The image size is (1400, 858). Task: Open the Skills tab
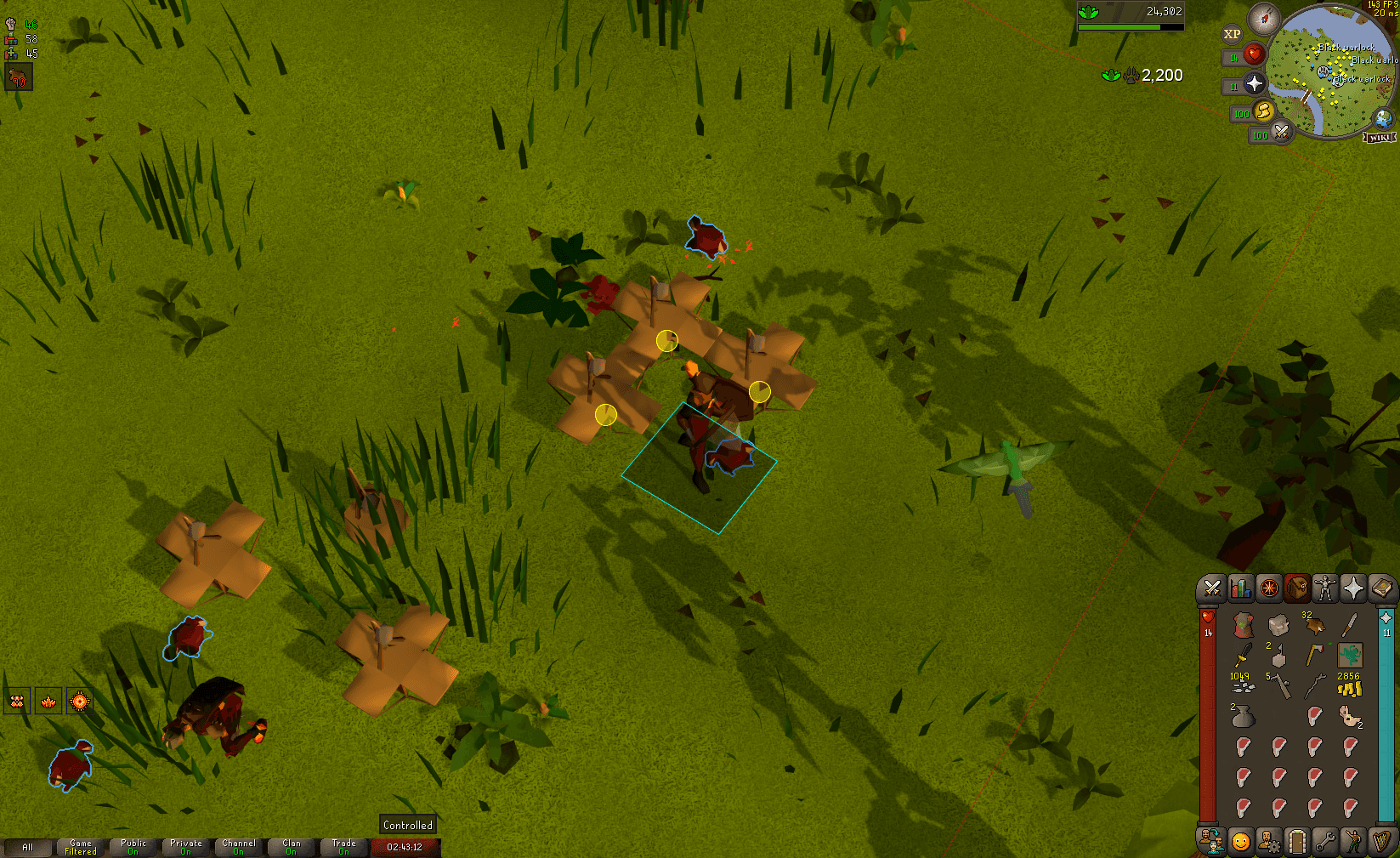pos(1239,588)
